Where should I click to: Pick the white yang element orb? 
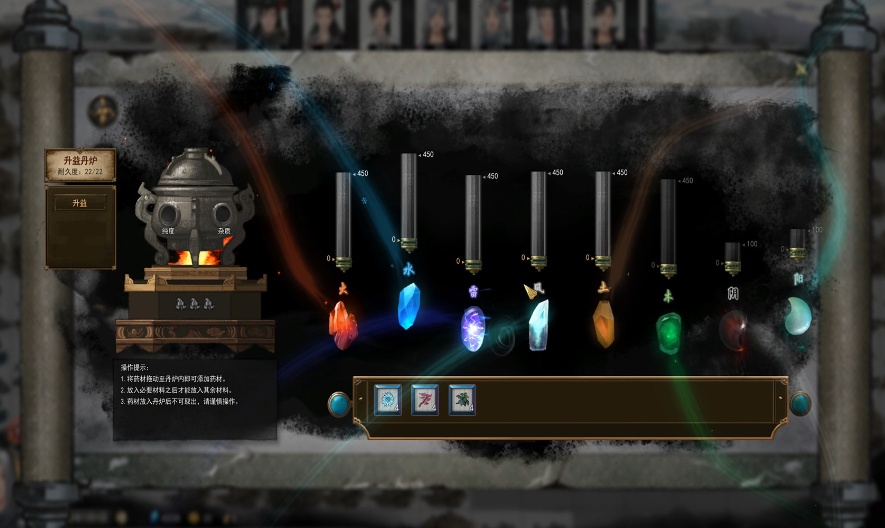point(797,315)
